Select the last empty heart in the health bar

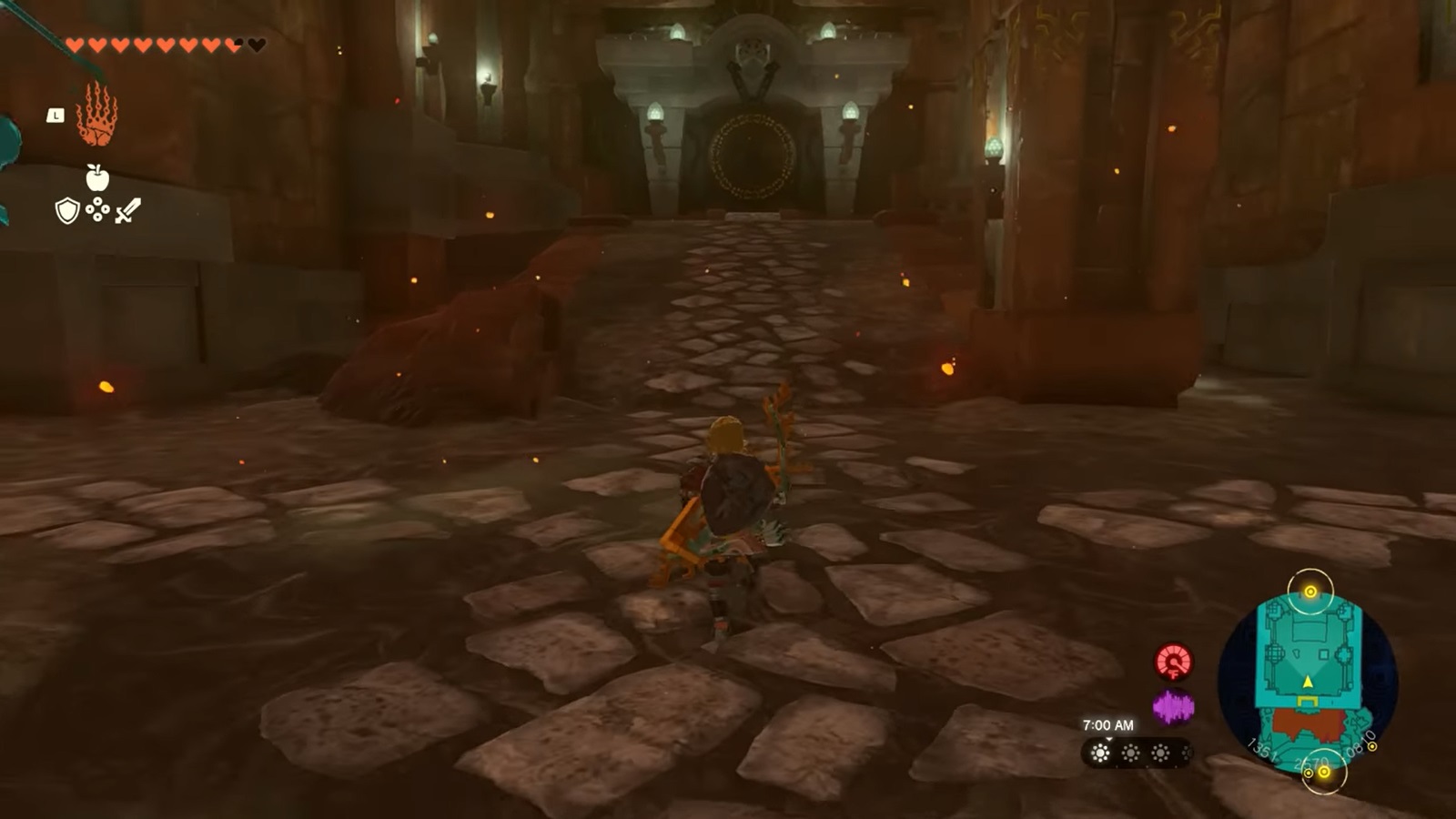coord(256,43)
